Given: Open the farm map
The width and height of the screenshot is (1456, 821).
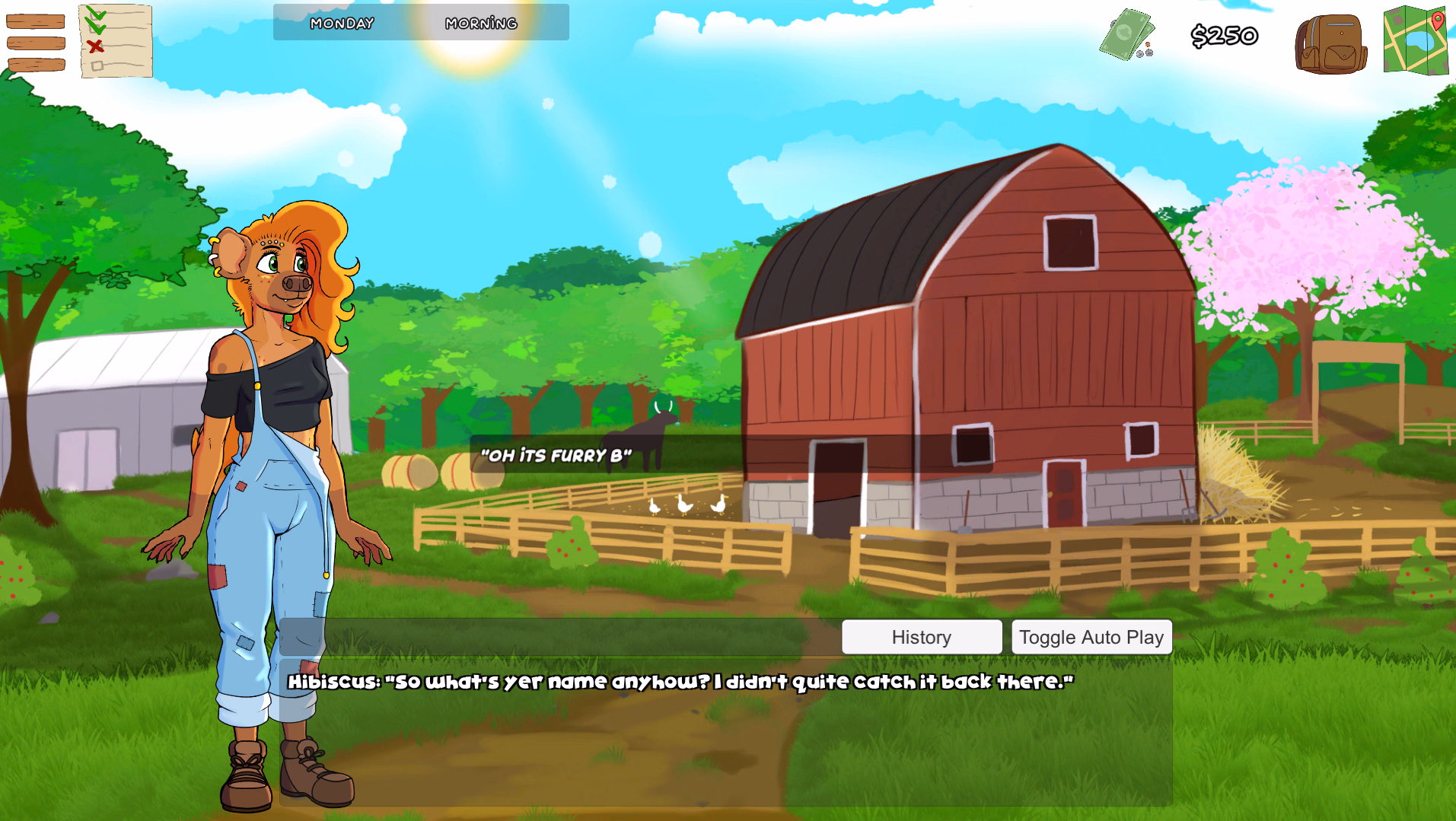Looking at the screenshot, I should tap(1417, 42).
